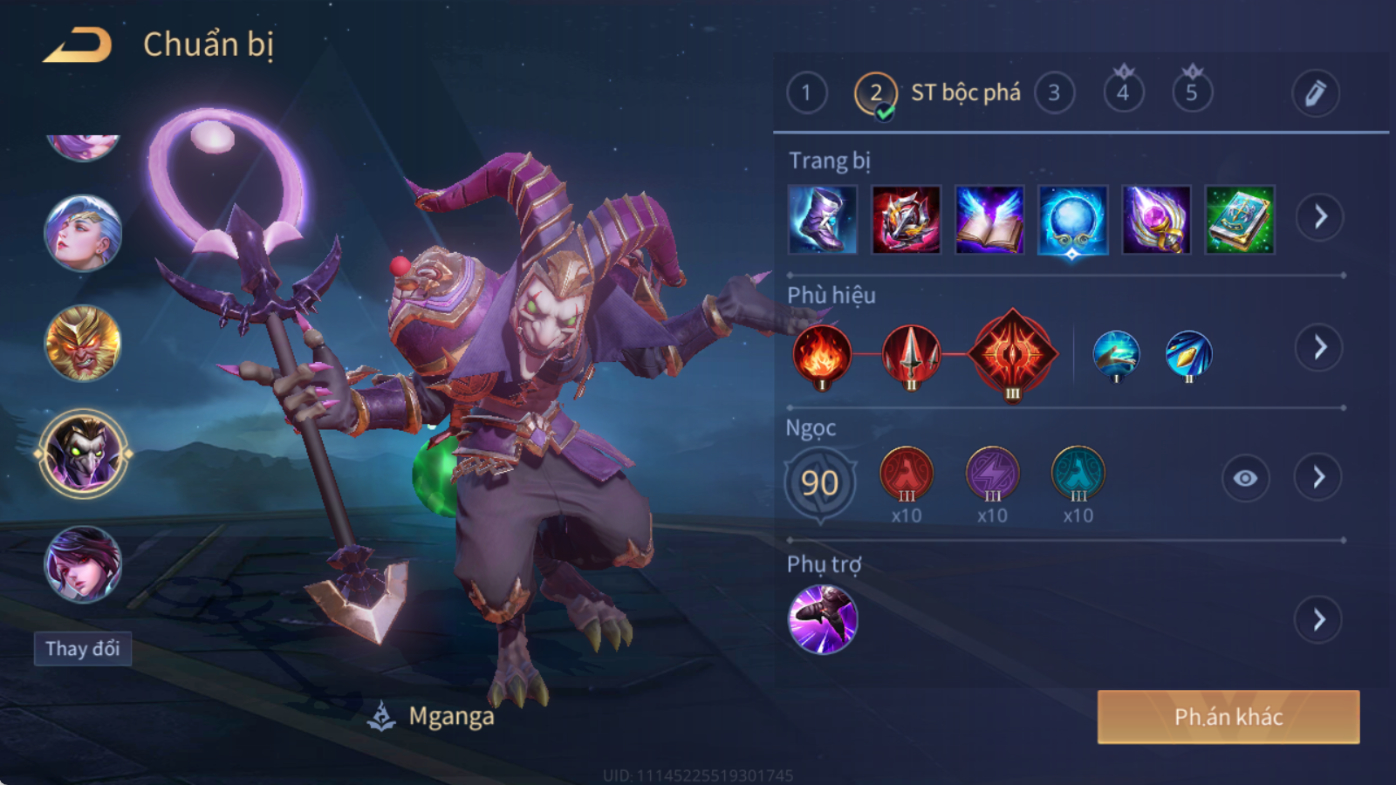Choose the blue orb equipment item
The image size is (1396, 785).
click(x=1072, y=219)
